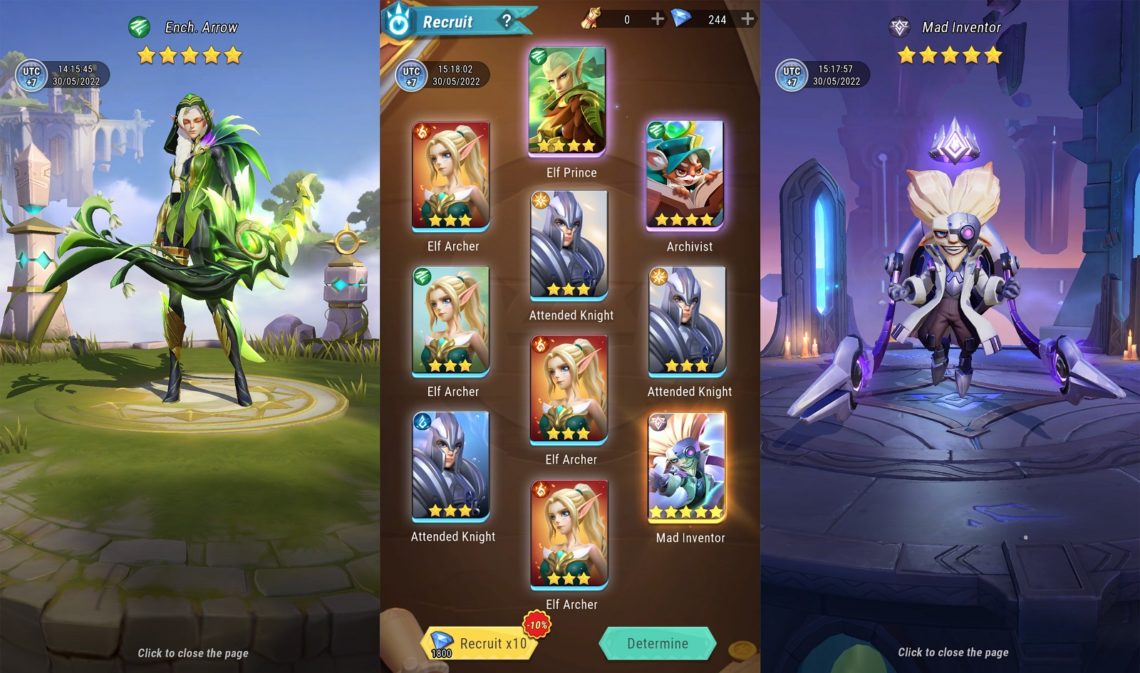This screenshot has width=1140, height=673.
Task: Select the Archivist hero card
Action: (x=685, y=175)
